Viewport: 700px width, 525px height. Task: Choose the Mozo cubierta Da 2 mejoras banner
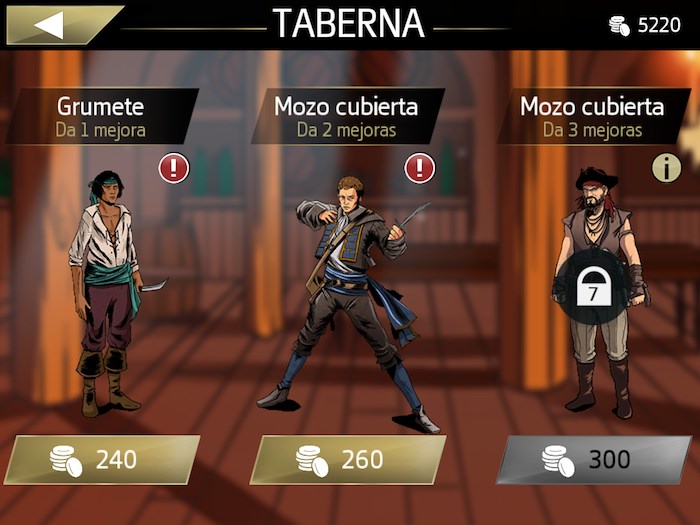click(x=346, y=116)
